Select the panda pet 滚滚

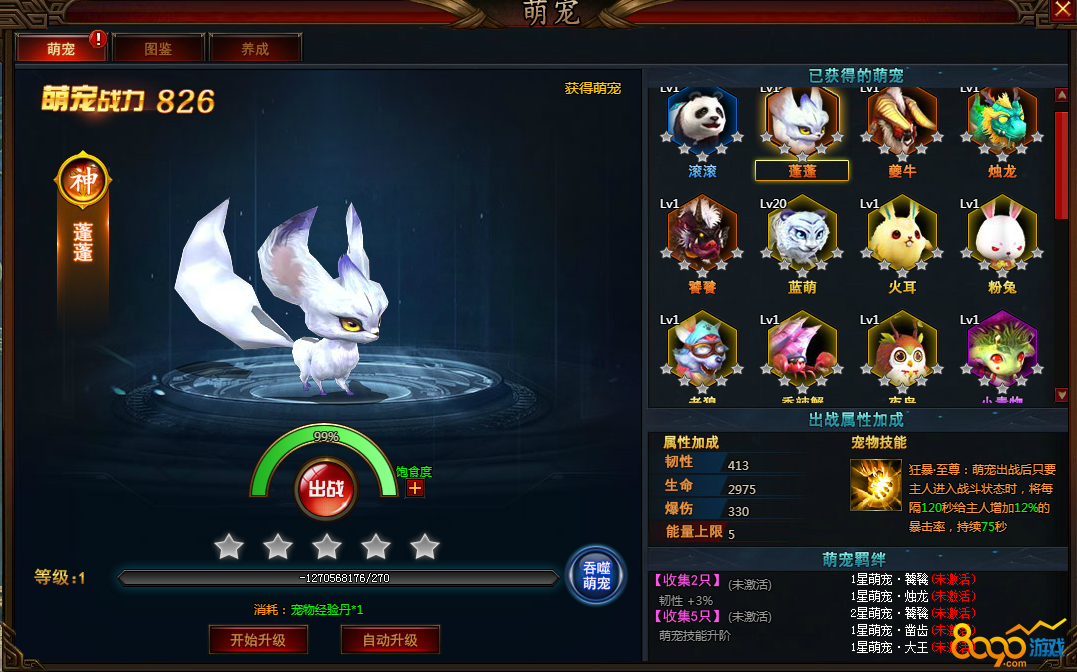coord(702,121)
